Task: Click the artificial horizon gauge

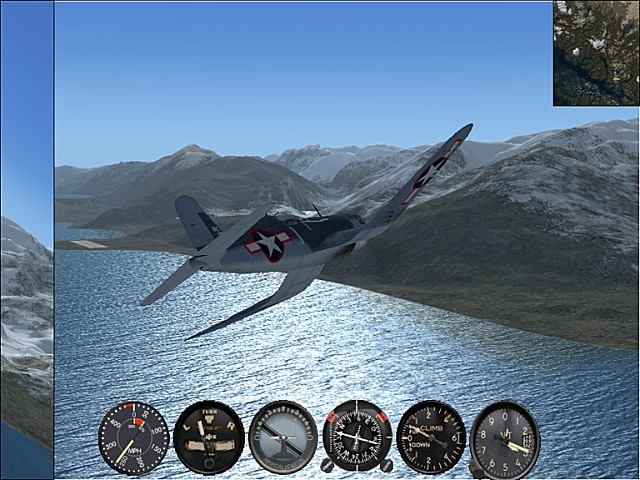Action: click(283, 437)
